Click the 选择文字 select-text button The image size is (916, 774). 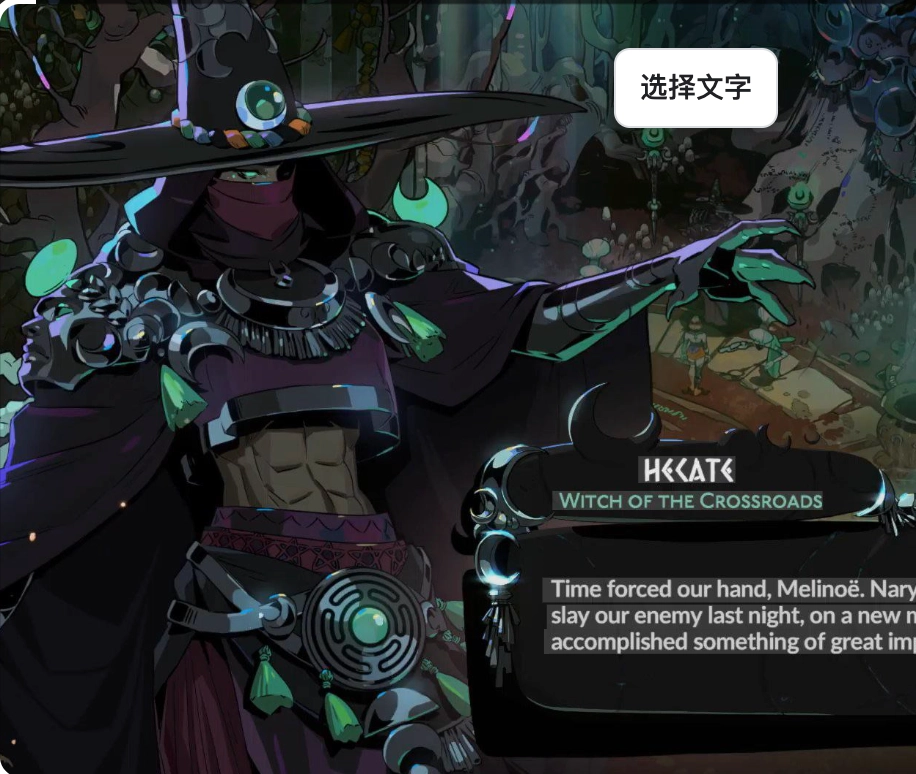695,88
